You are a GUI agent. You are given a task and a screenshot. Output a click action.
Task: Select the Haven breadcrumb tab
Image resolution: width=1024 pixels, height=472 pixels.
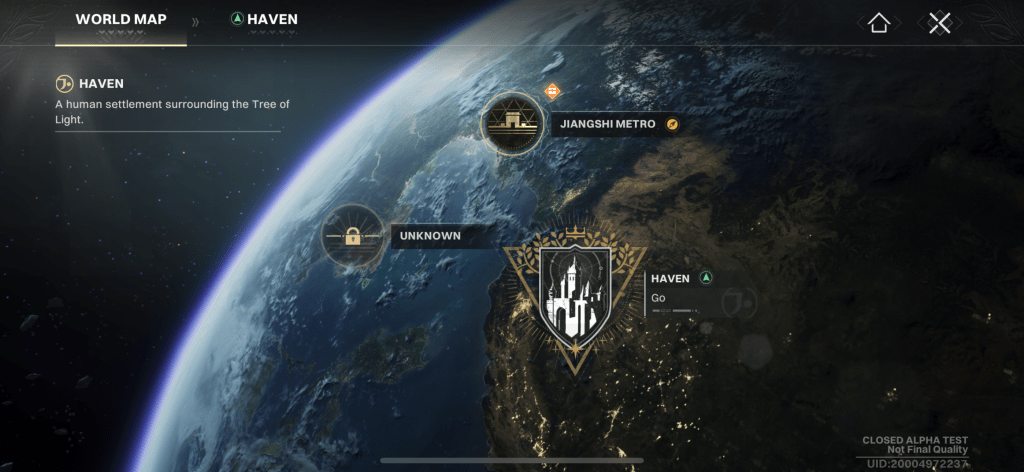264,20
